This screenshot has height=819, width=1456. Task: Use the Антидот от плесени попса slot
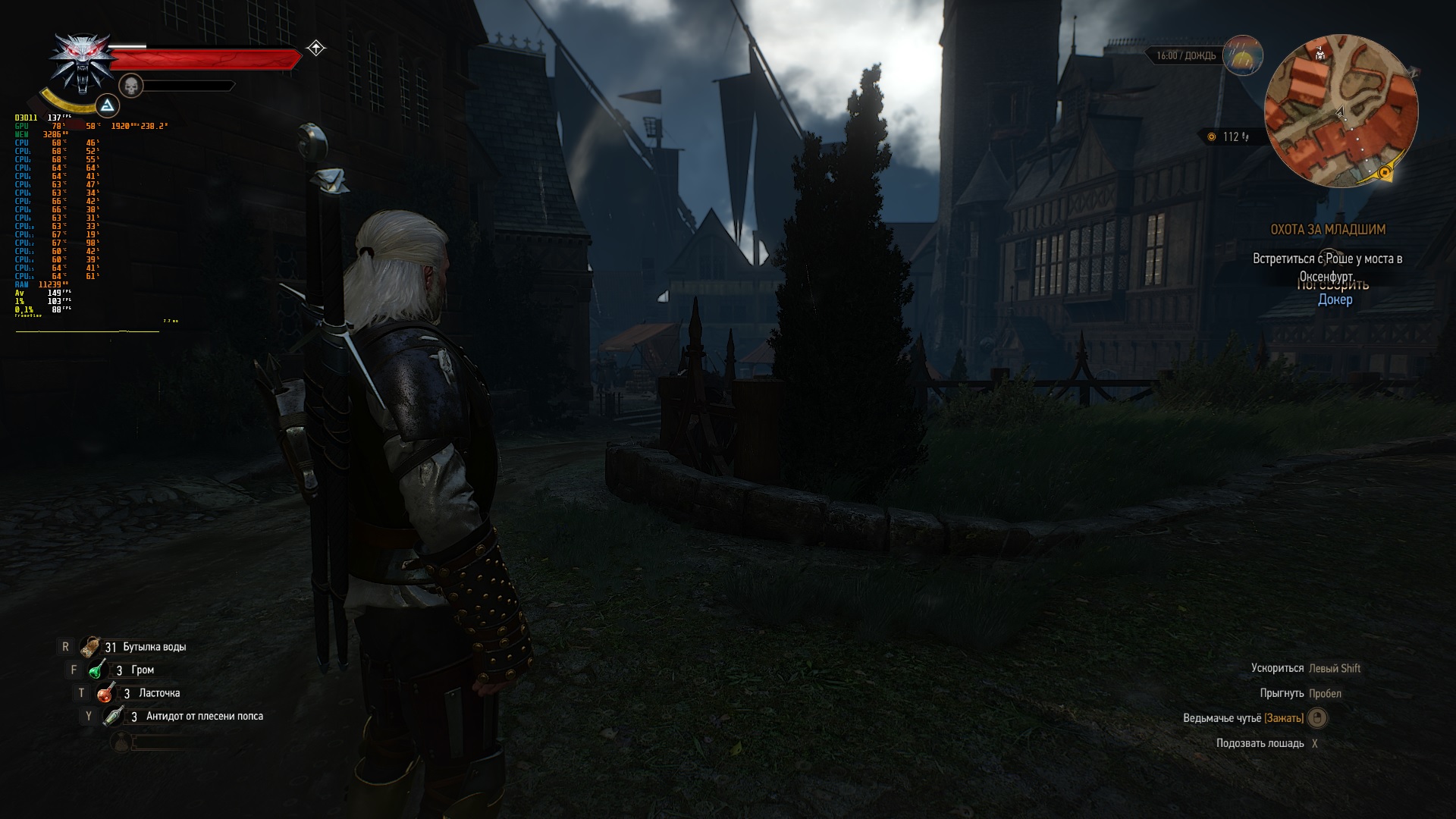click(x=114, y=716)
